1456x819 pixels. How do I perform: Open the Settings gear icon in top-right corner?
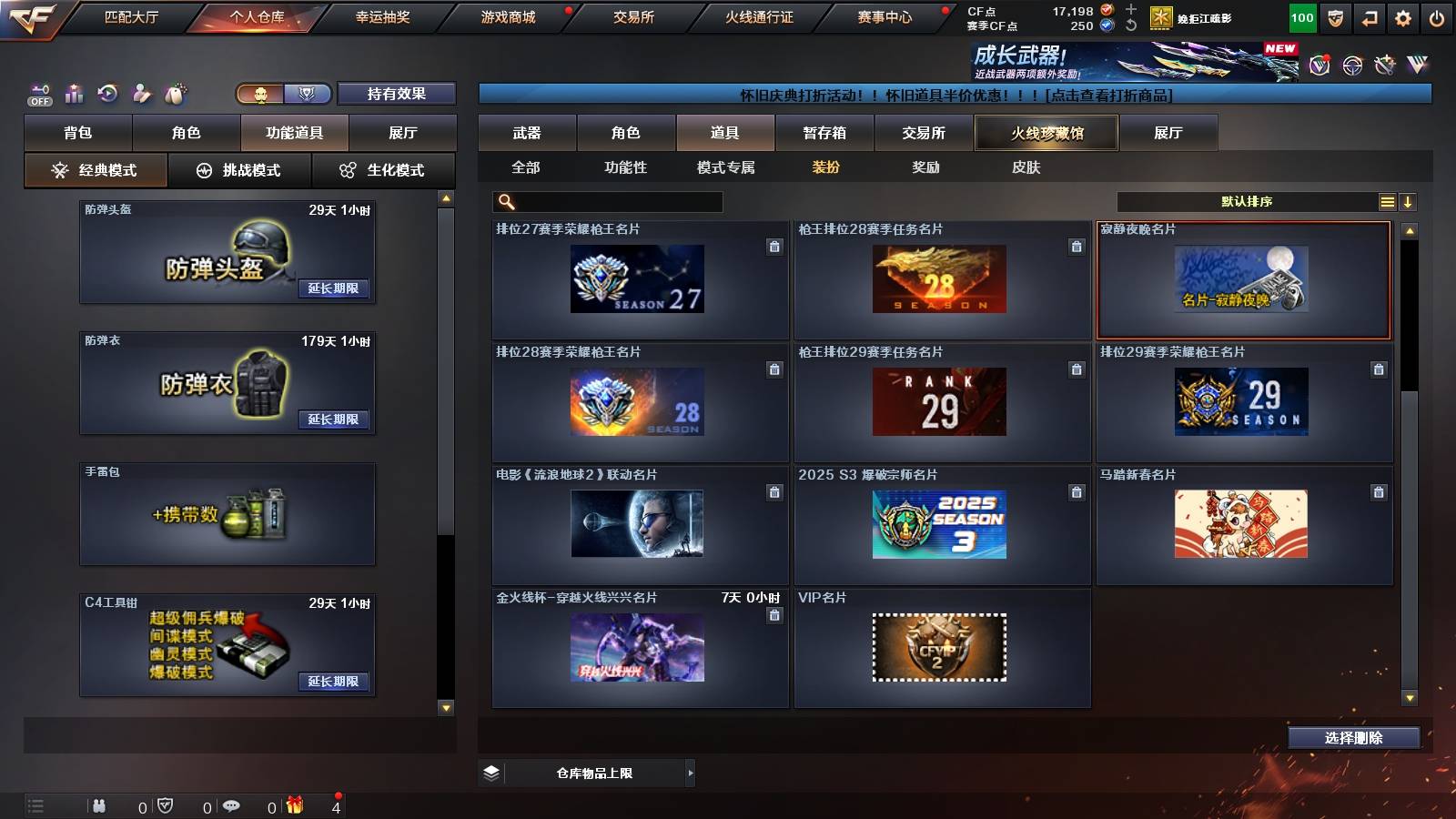coord(1402,18)
